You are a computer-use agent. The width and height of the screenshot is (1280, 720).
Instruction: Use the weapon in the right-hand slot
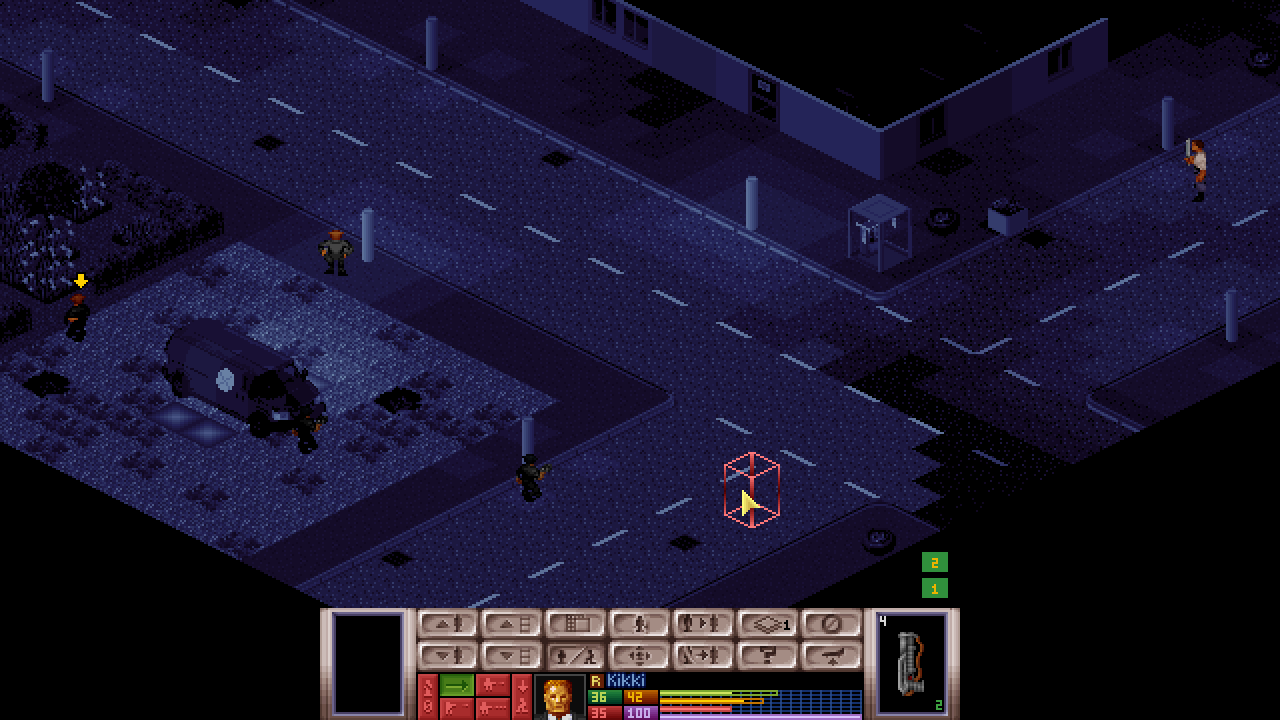click(x=911, y=663)
